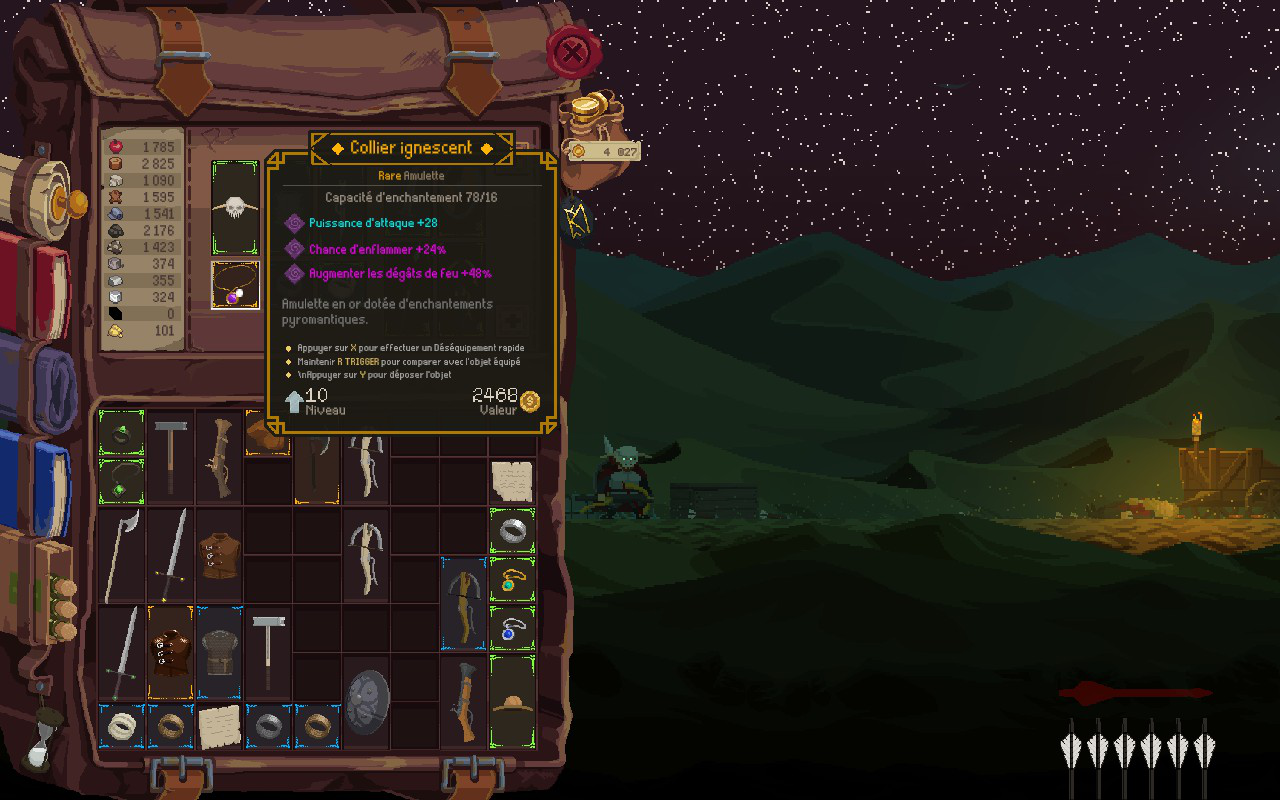The height and width of the screenshot is (800, 1280).
Task: Switch to the blue book tab
Action: coord(40,476)
